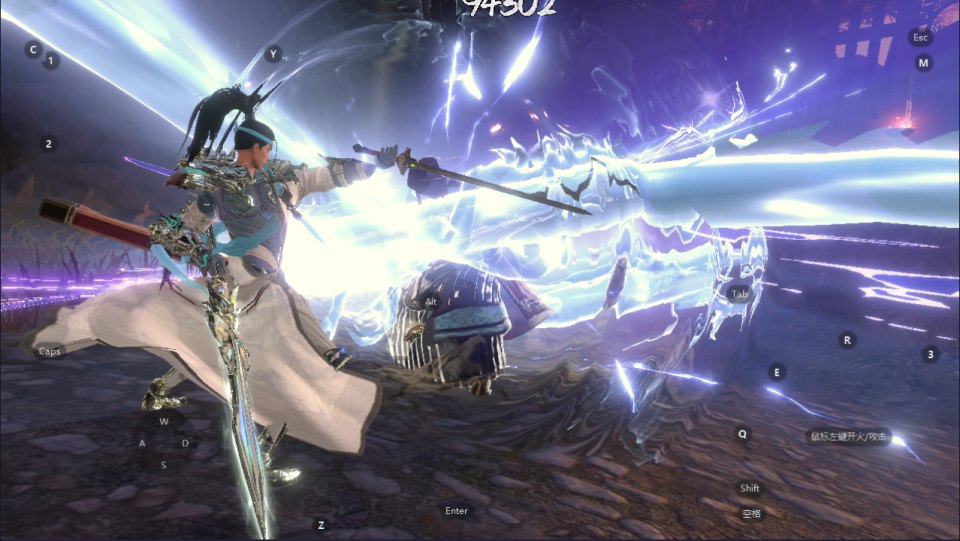The height and width of the screenshot is (541, 960).
Task: Tap the Shift virtual button
Action: tap(750, 488)
